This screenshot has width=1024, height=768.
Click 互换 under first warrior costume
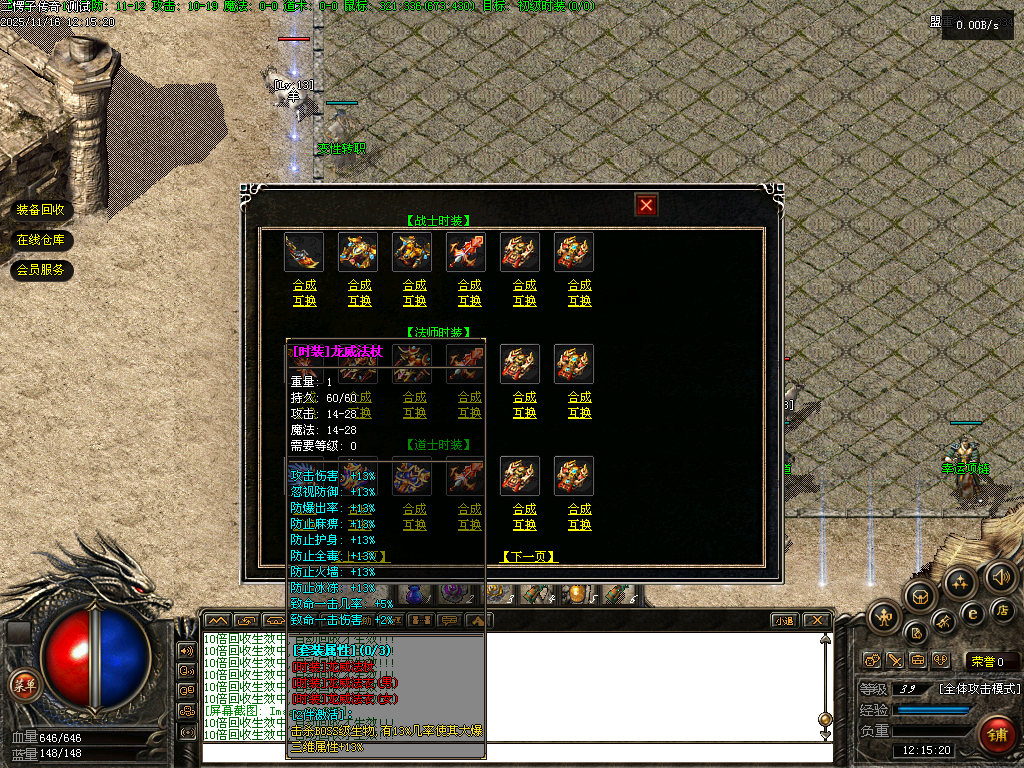(304, 300)
